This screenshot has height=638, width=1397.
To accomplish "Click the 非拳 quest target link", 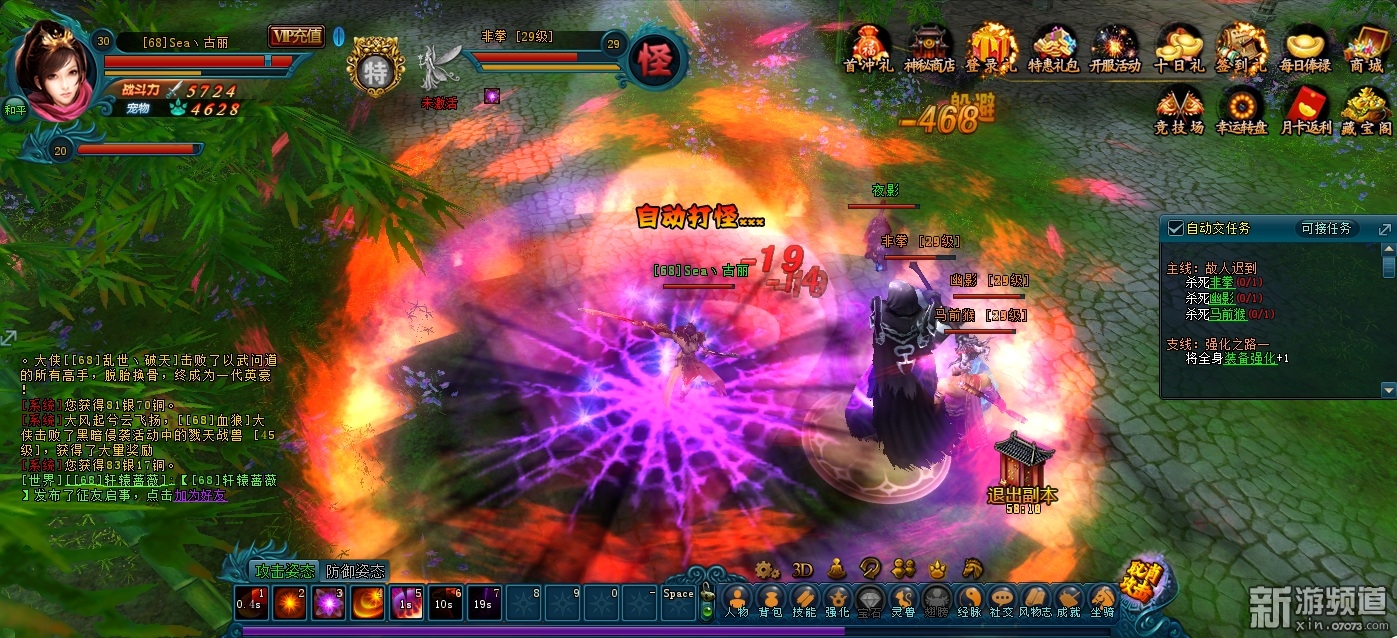I will click(1222, 283).
